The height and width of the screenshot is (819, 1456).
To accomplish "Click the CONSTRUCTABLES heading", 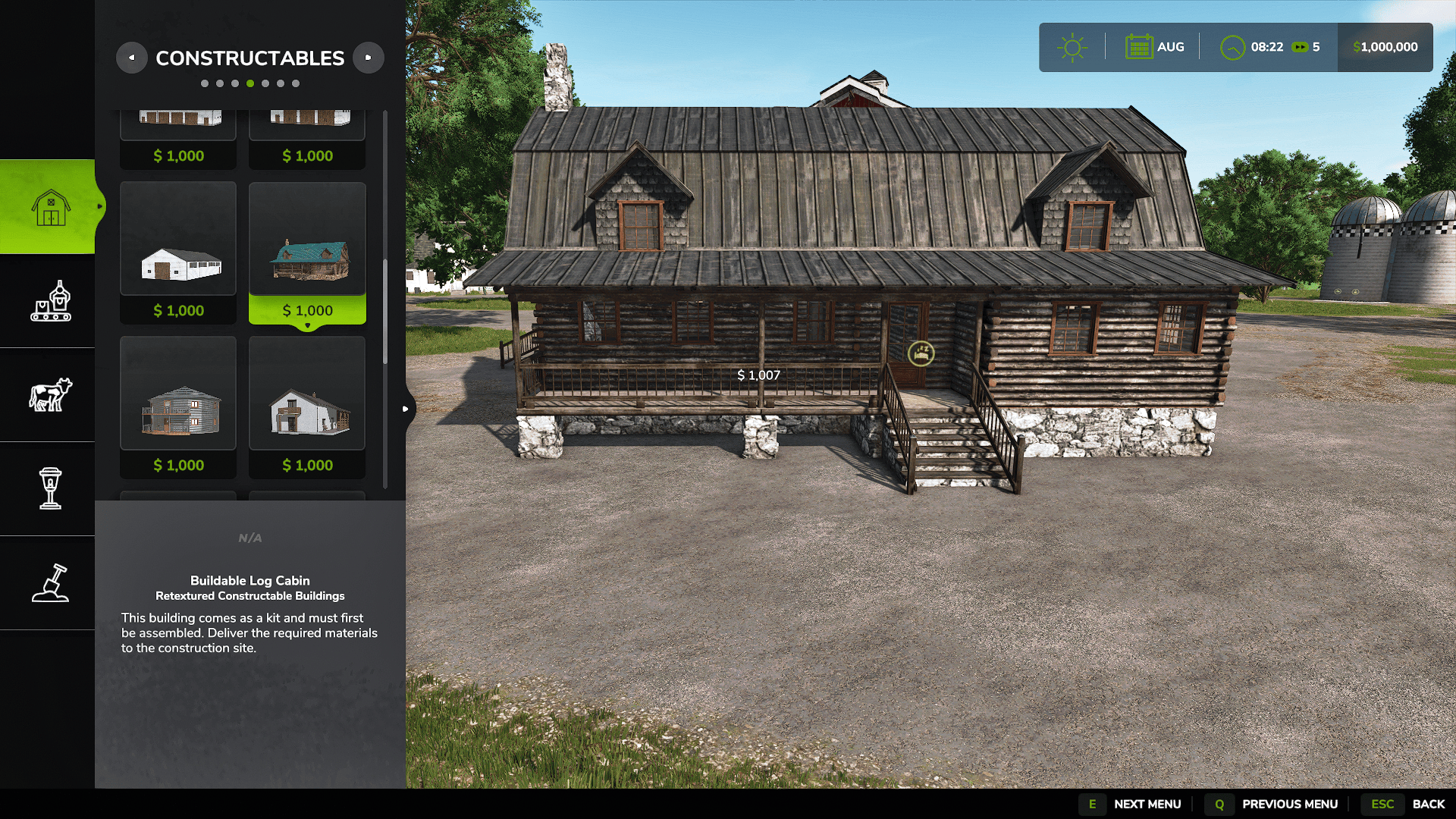I will (x=249, y=57).
